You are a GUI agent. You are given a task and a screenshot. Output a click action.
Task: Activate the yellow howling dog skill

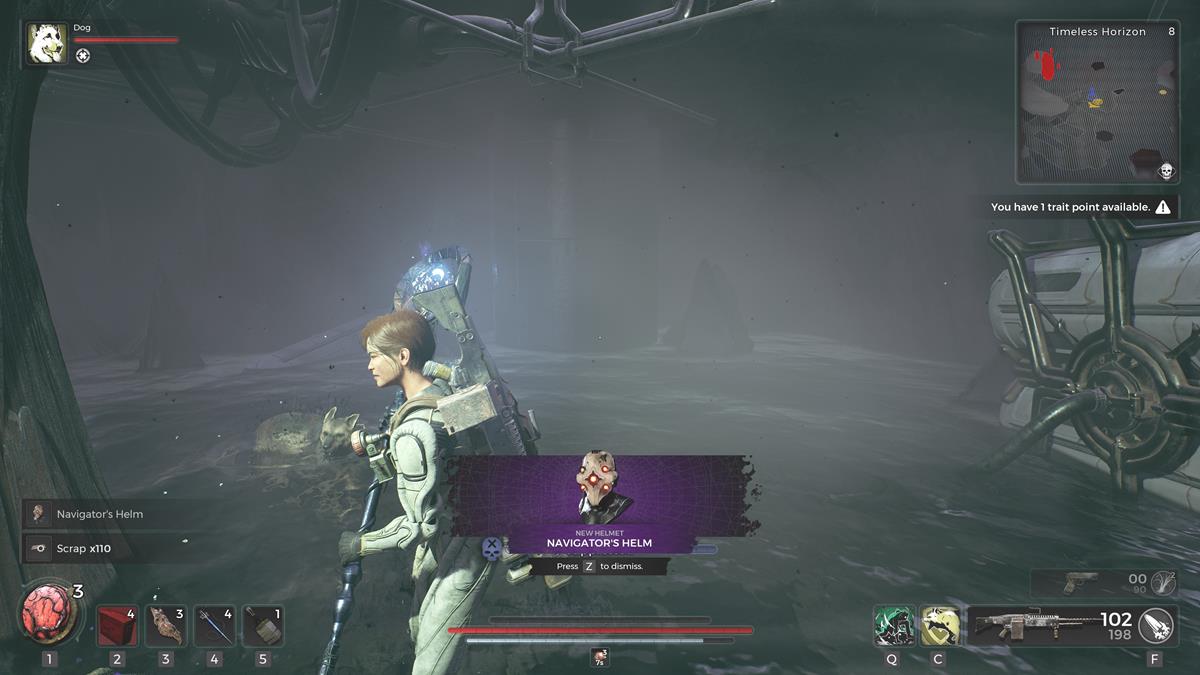(939, 626)
